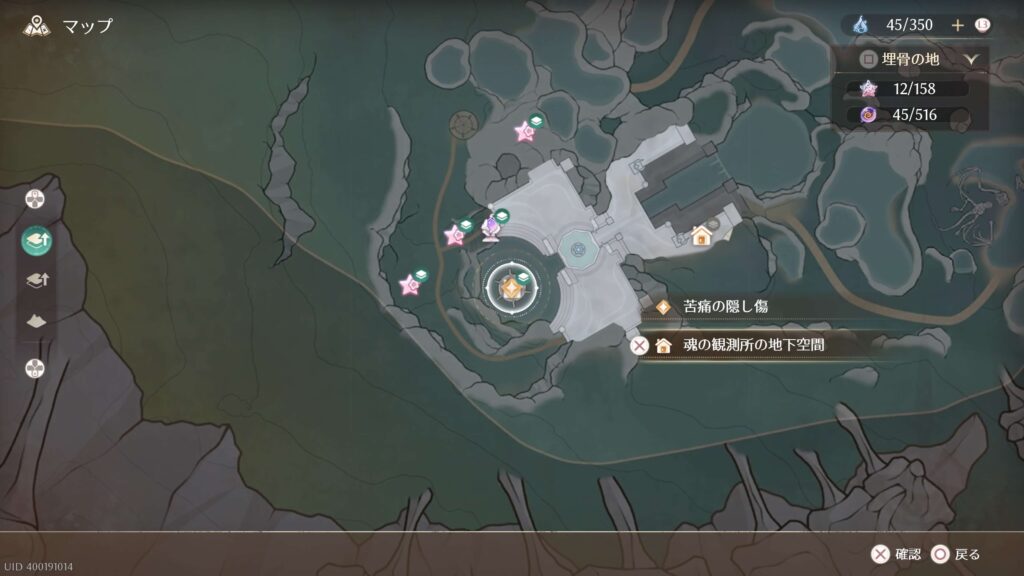Select the orange house marker on the map
1024x576 pixels.
(x=701, y=236)
